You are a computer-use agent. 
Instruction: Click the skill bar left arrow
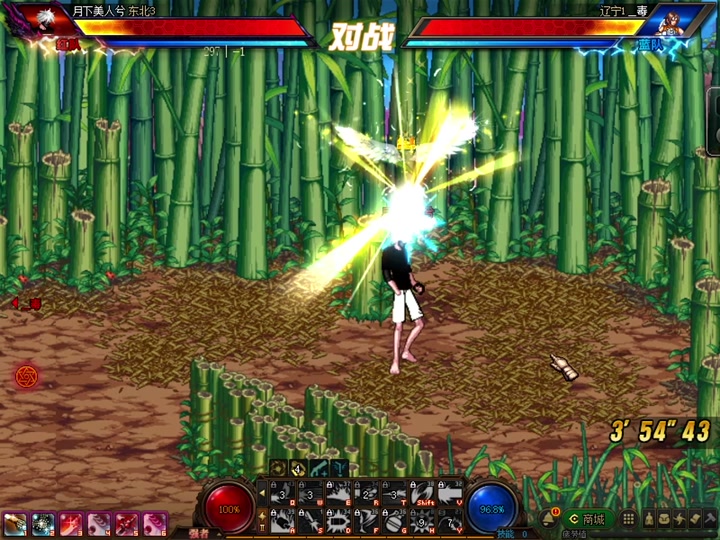pos(263,493)
